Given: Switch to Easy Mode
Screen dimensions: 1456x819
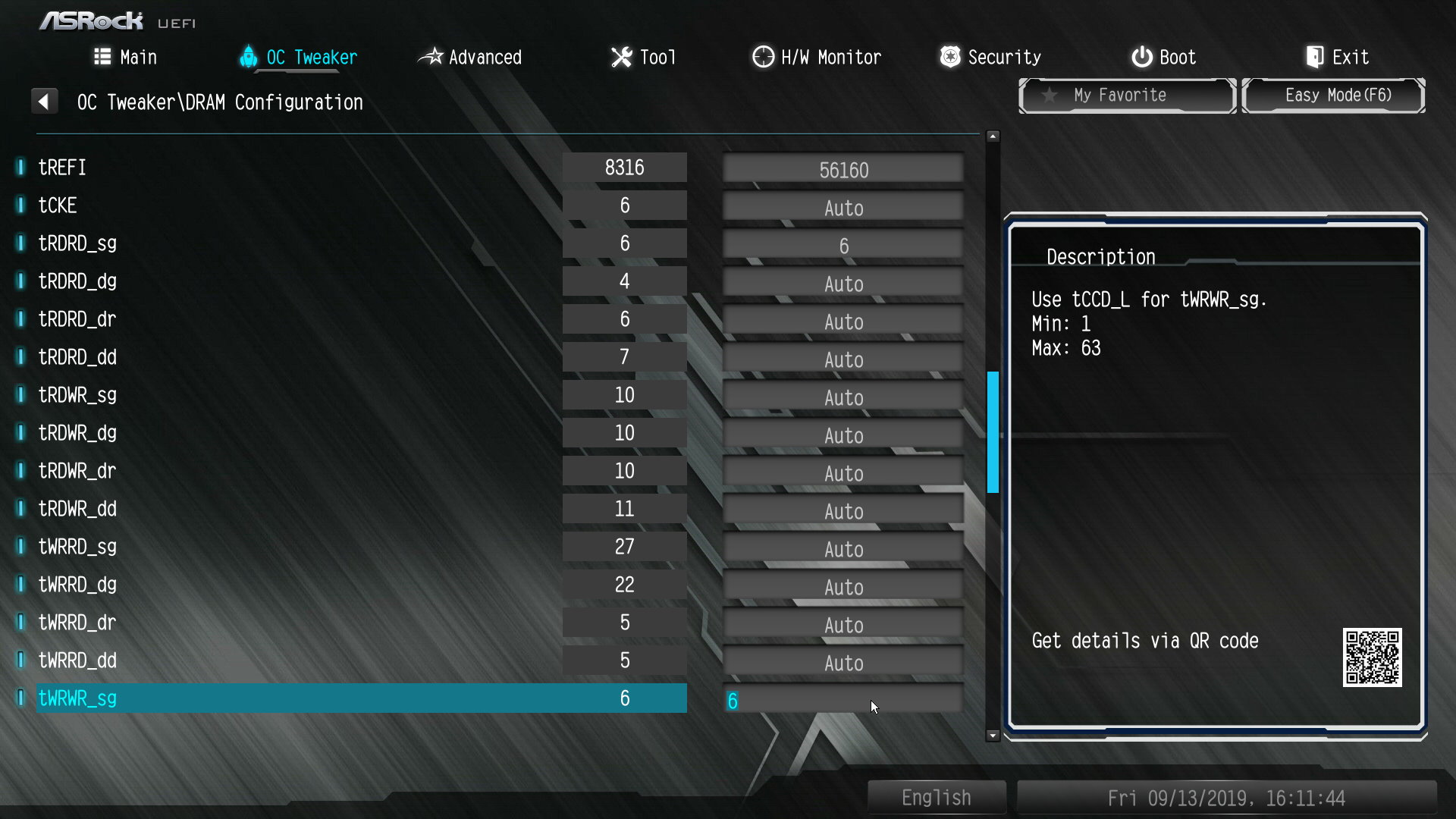Looking at the screenshot, I should 1333,96.
